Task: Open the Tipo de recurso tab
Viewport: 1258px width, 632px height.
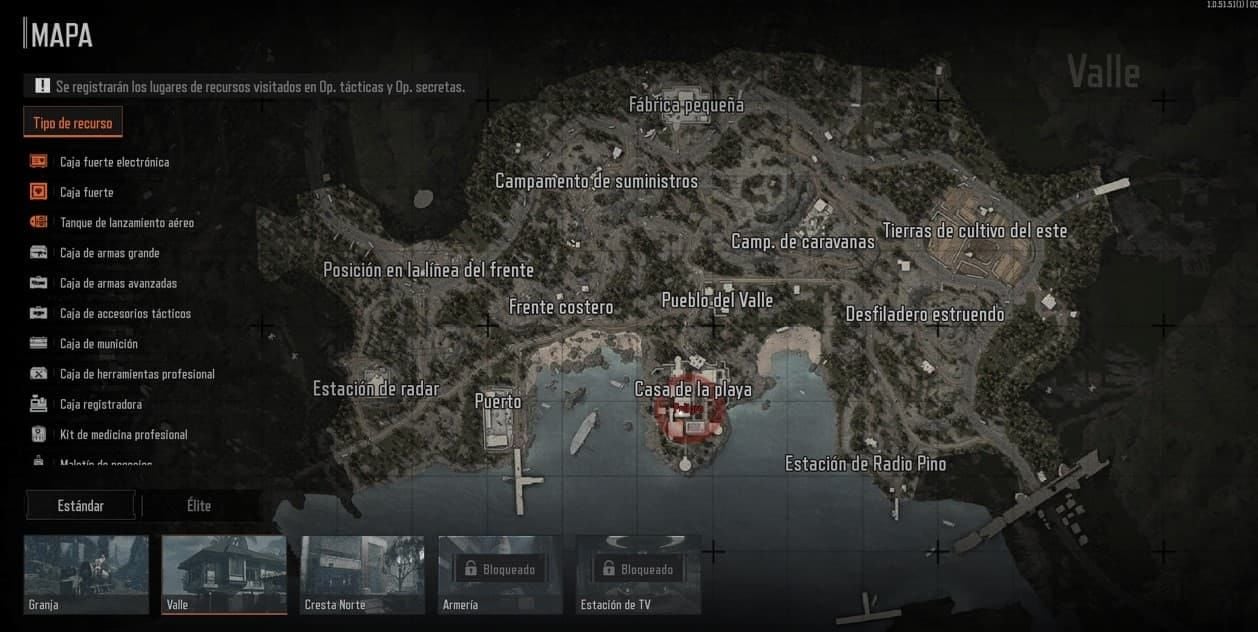Action: coord(73,123)
